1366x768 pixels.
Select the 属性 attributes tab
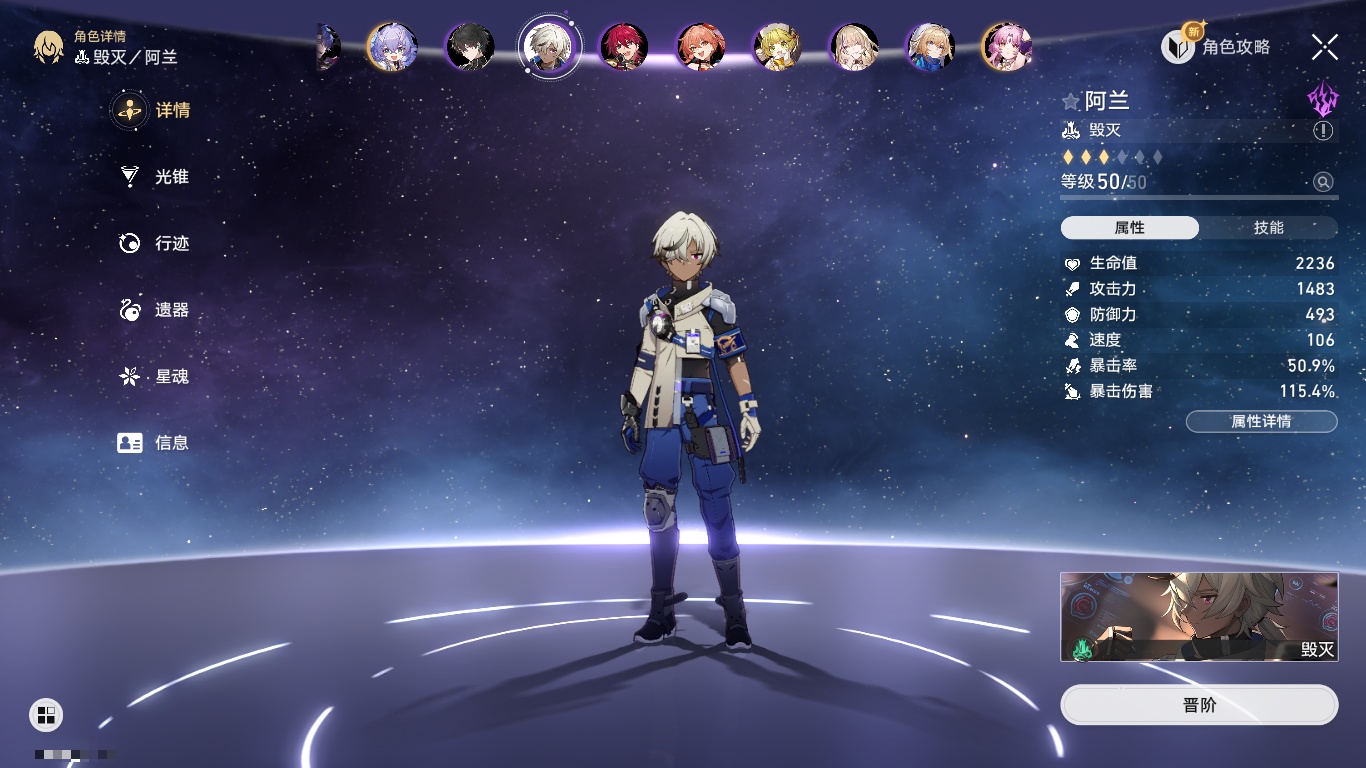coord(1129,228)
